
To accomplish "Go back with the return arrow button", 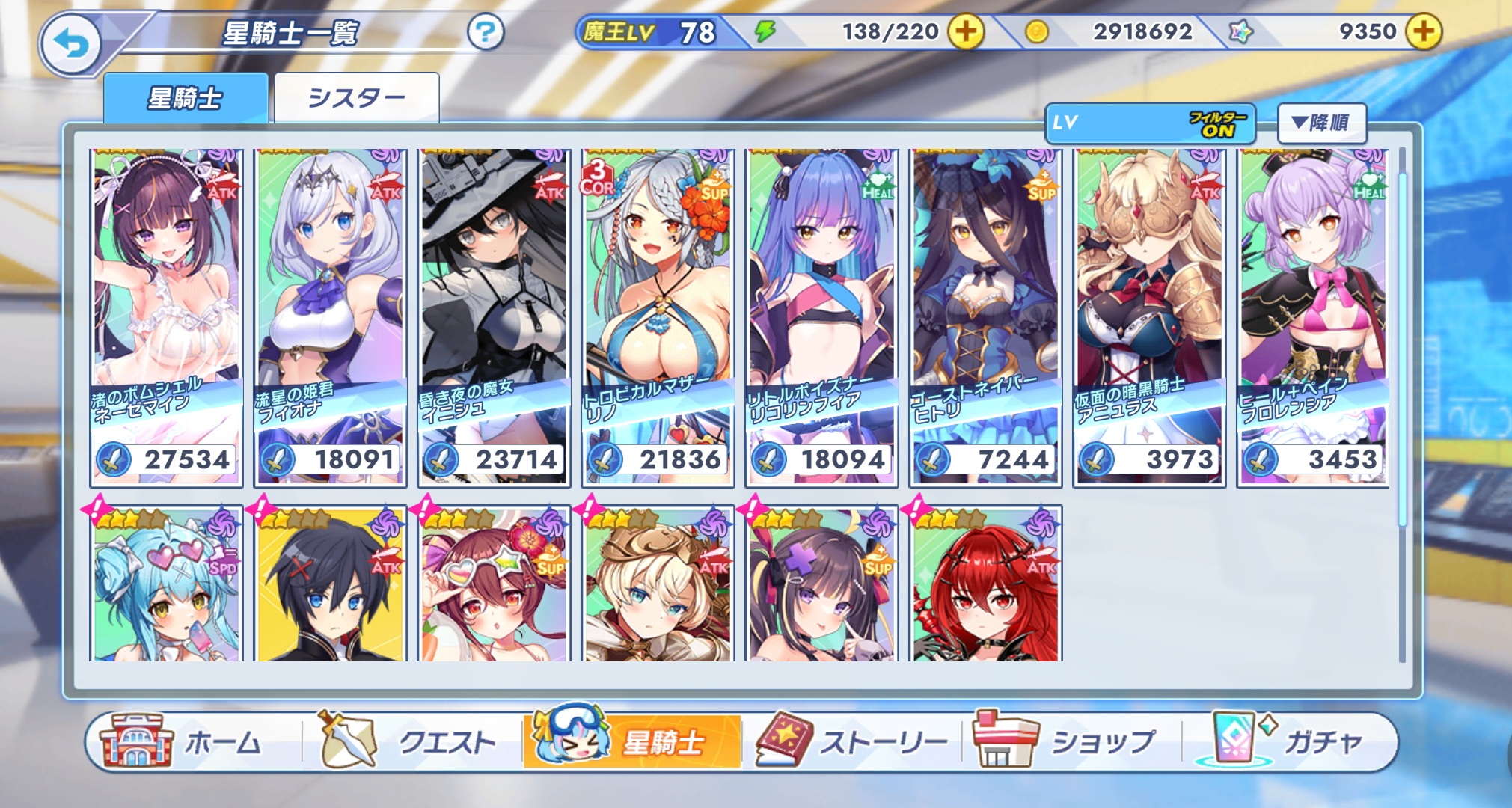I will pyautogui.click(x=71, y=45).
